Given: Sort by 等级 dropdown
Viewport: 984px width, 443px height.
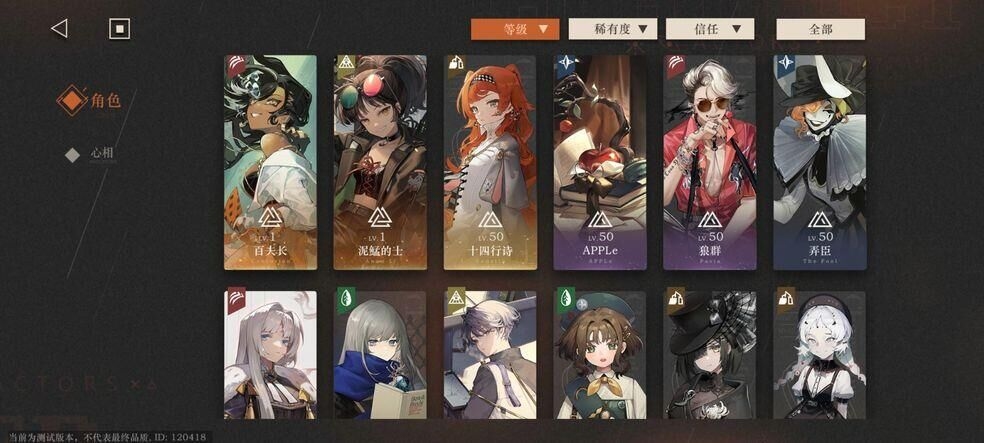Looking at the screenshot, I should coord(515,29).
